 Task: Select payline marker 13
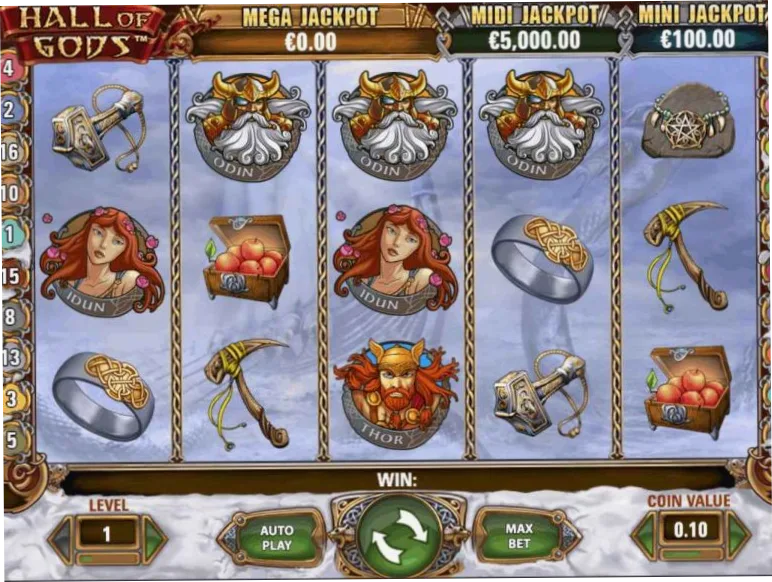pyautogui.click(x=10, y=357)
